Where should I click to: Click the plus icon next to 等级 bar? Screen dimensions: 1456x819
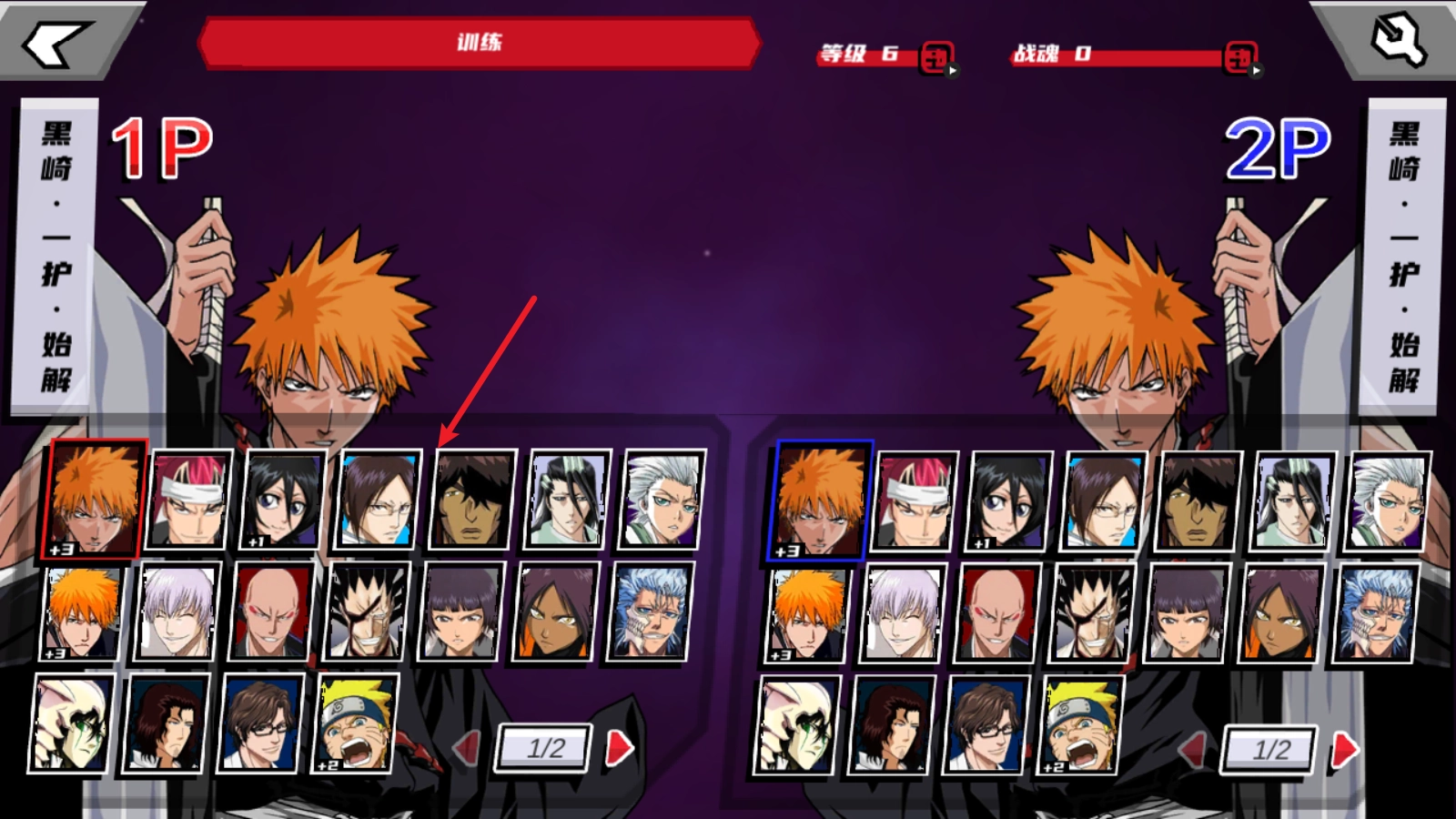(x=937, y=55)
